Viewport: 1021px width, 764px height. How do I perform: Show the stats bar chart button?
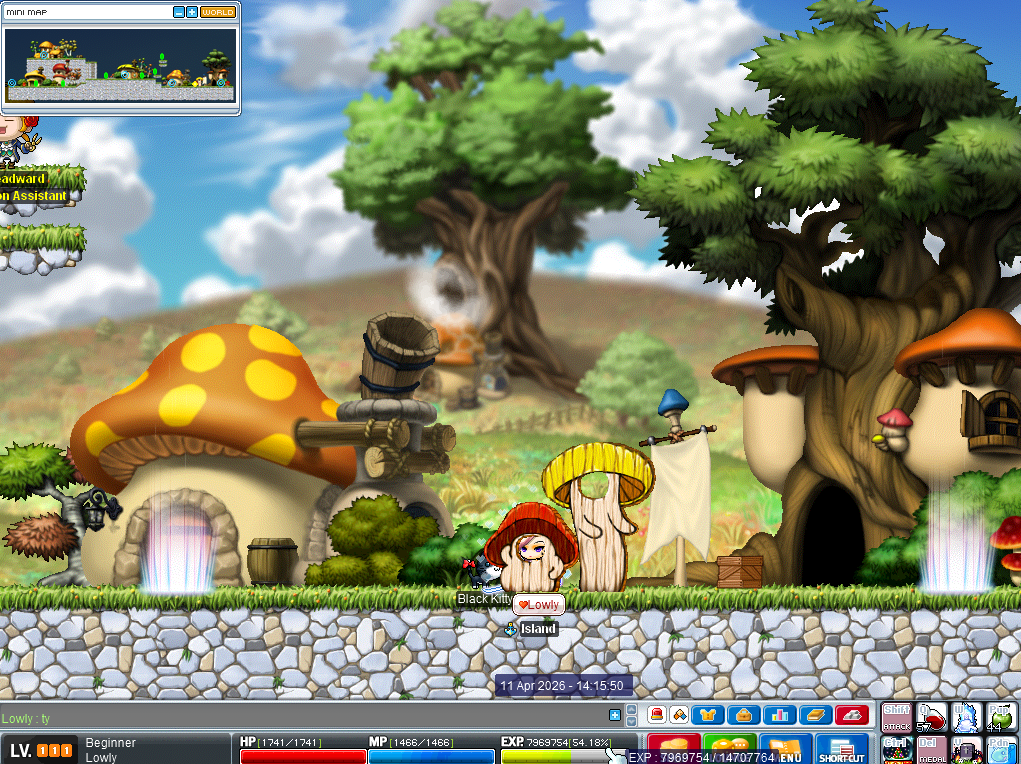pos(779,714)
